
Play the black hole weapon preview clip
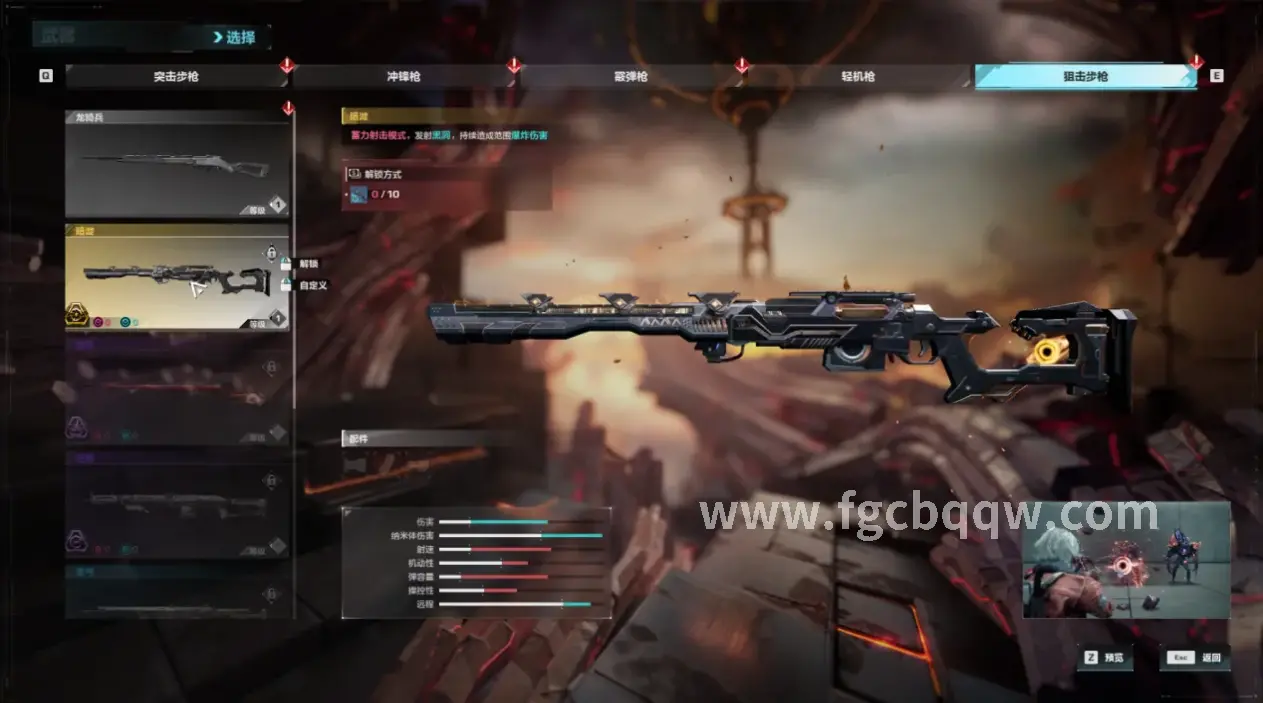1125,560
